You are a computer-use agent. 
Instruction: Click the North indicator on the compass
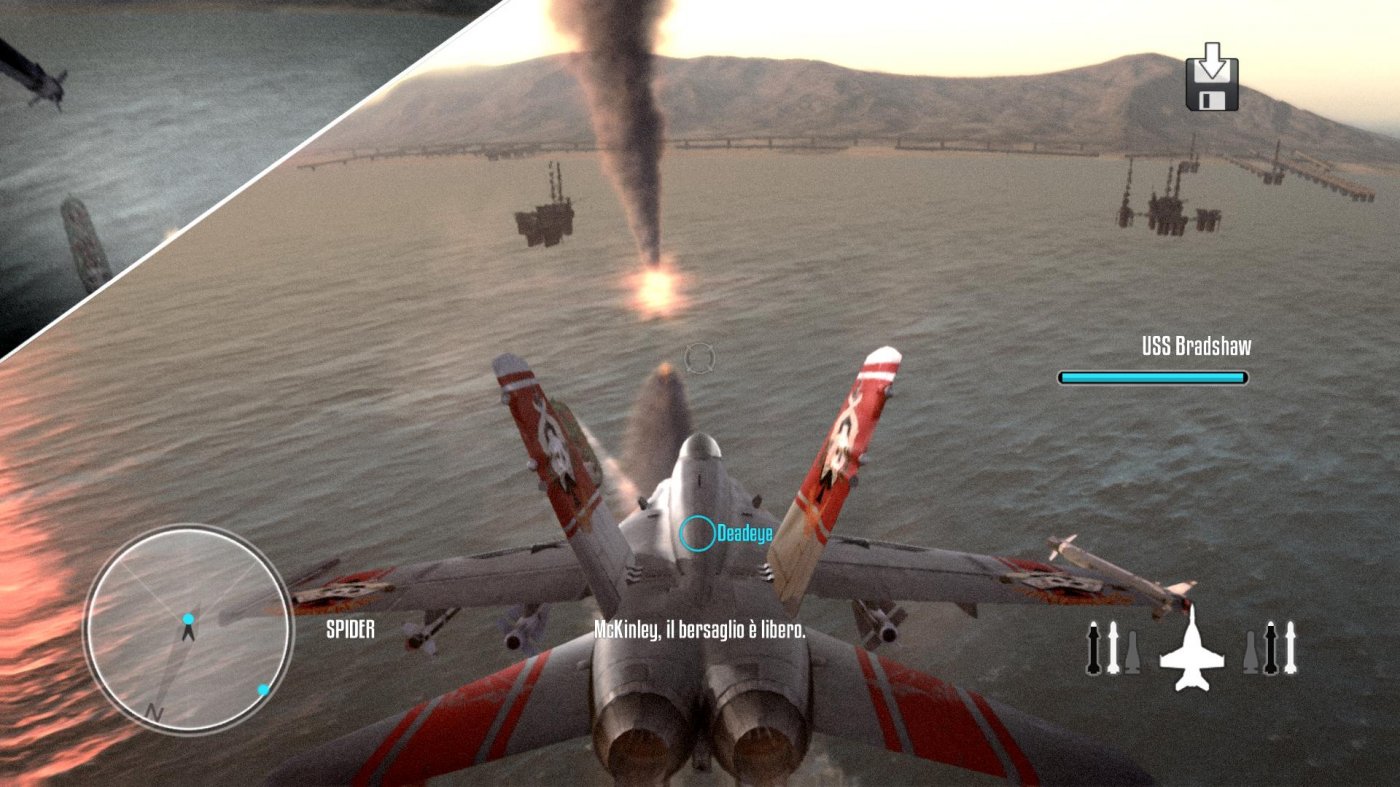coord(155,710)
